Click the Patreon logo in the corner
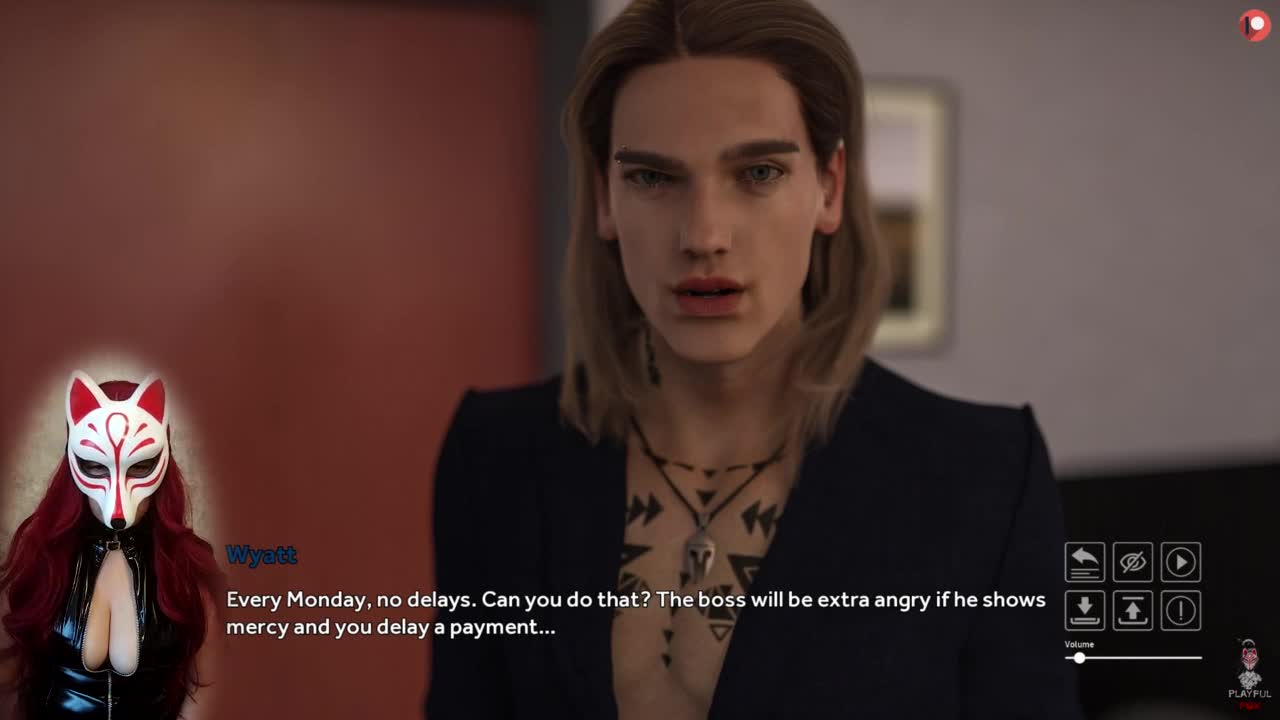The image size is (1280, 720). point(1254,25)
